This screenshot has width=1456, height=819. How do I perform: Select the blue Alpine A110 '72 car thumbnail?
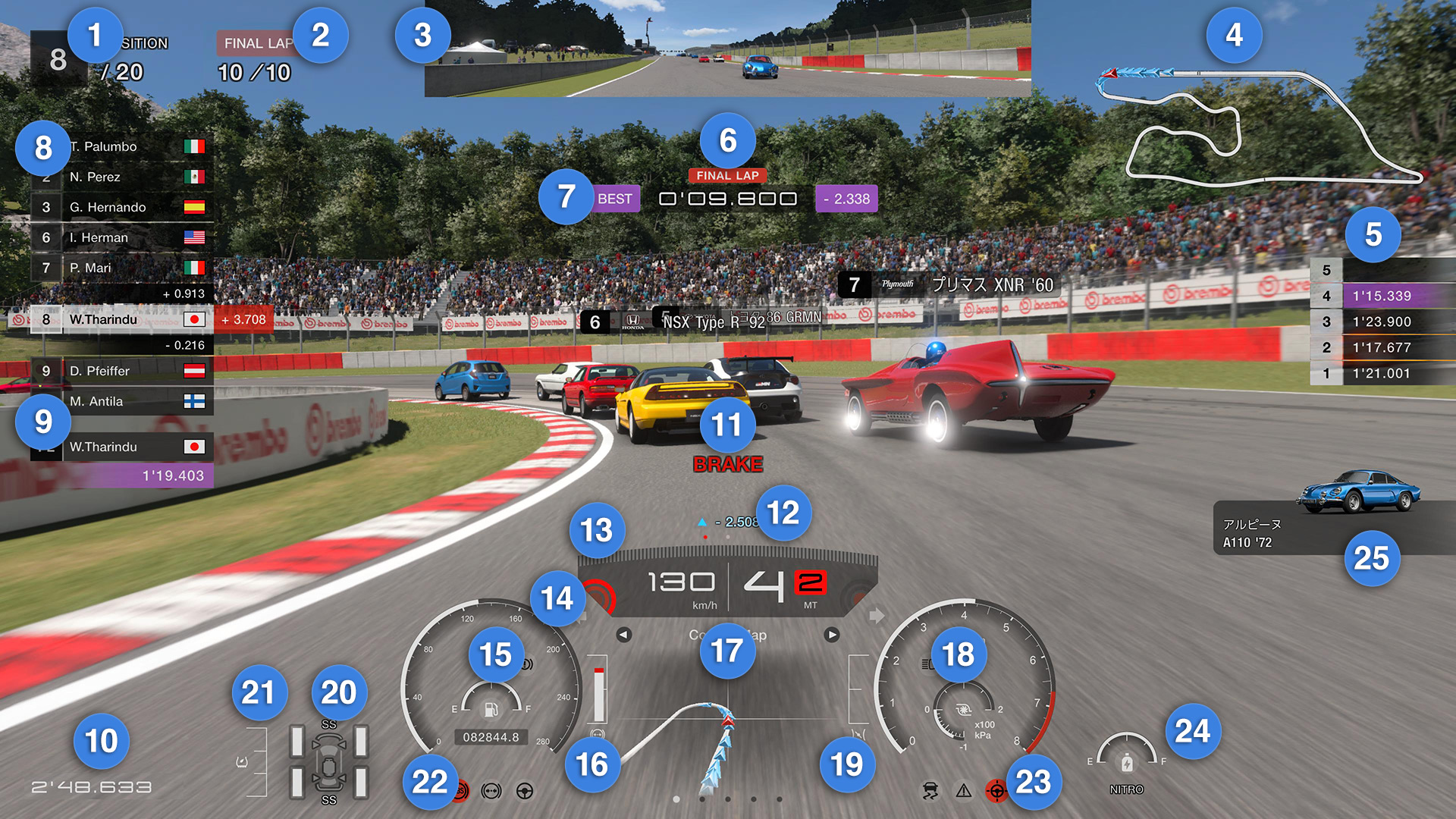point(1357,491)
